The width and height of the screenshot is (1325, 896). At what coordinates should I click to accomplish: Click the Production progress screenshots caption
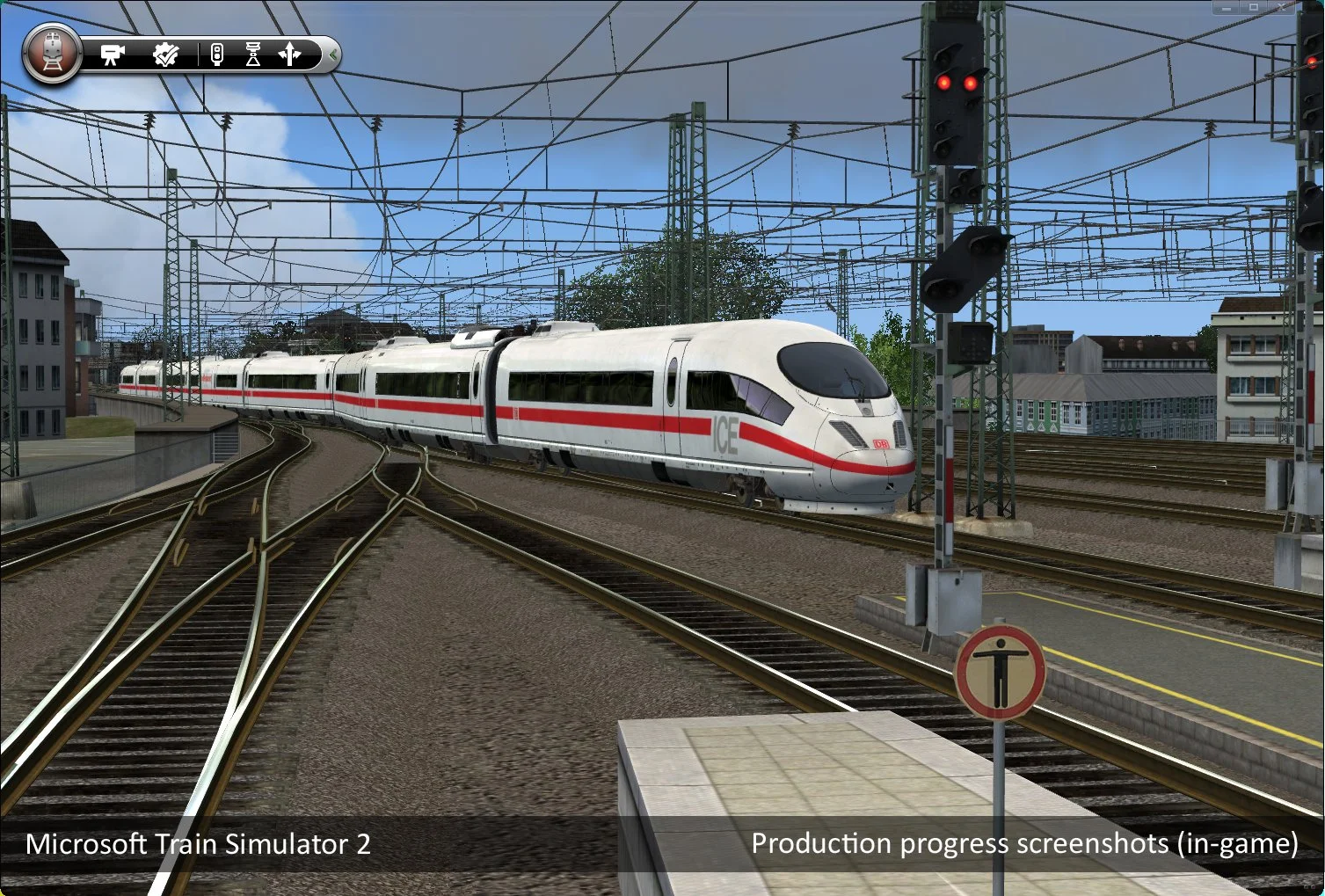(1023, 842)
